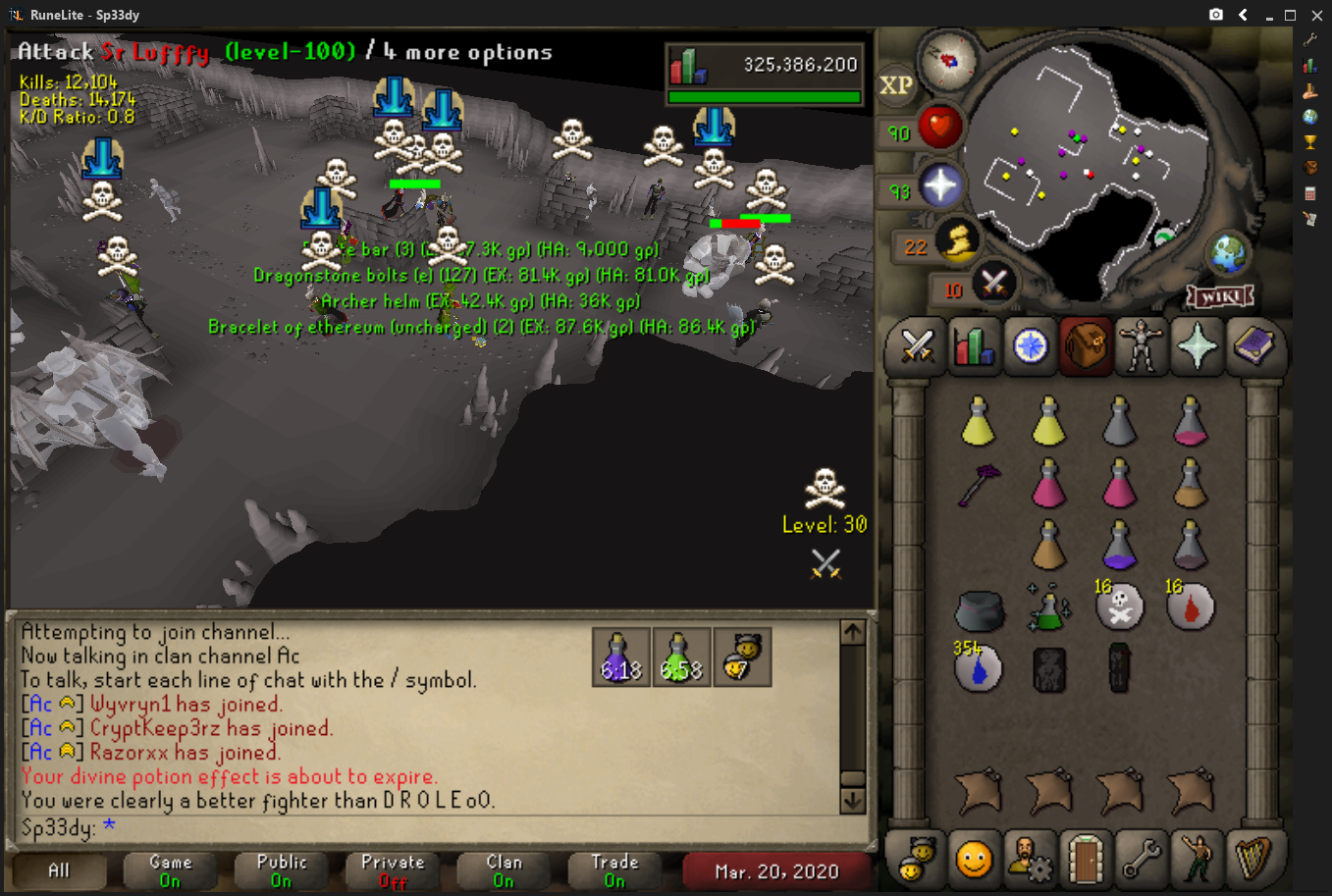Click the Wiki lookup banner
This screenshot has width=1332, height=896.
[1220, 296]
